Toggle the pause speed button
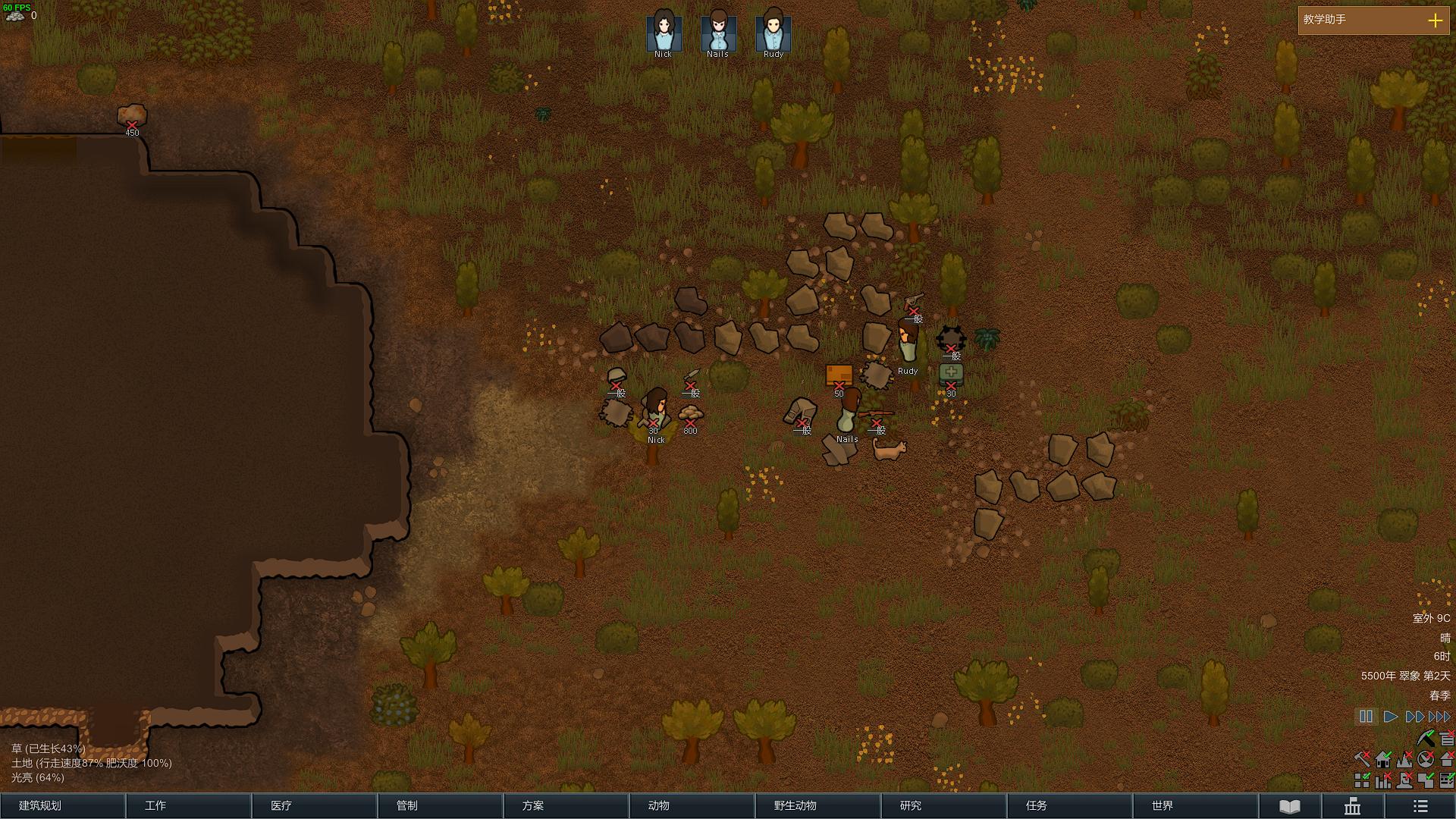 (1366, 717)
